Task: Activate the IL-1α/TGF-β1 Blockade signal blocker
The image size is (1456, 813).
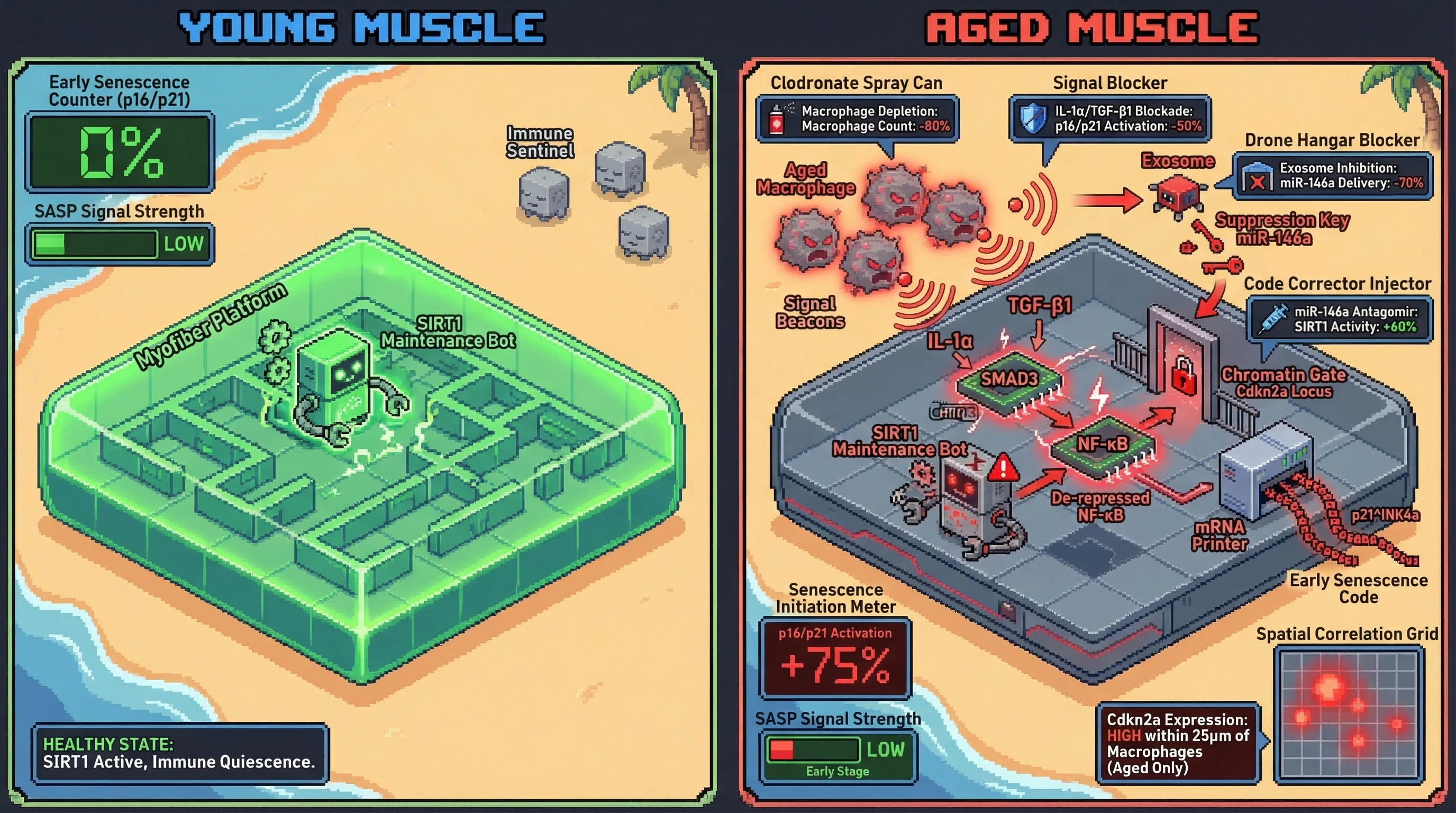Action: pyautogui.click(x=1110, y=119)
